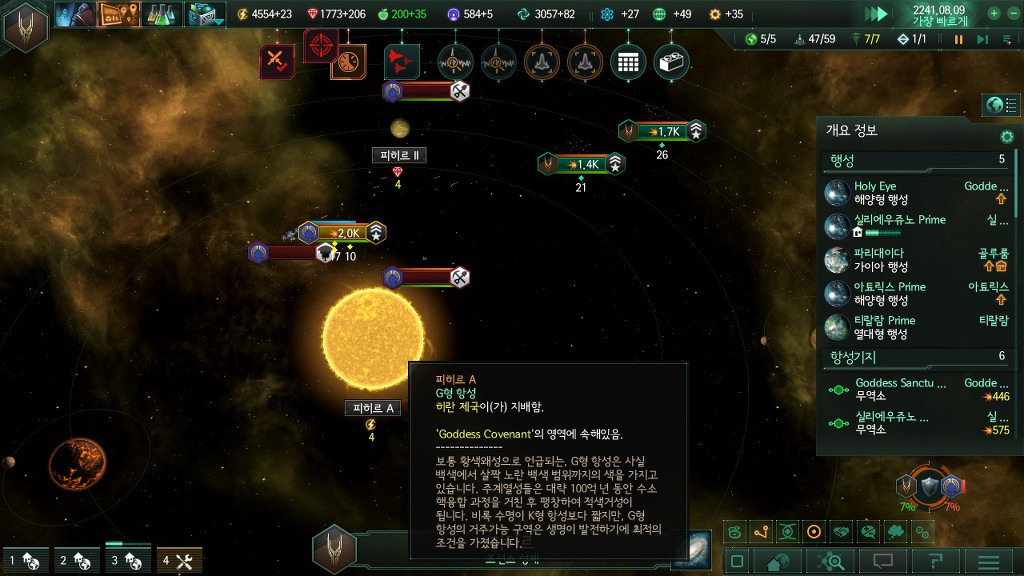Image resolution: width=1024 pixels, height=576 pixels.
Task: Open the war overview shield icon
Action: [929, 486]
